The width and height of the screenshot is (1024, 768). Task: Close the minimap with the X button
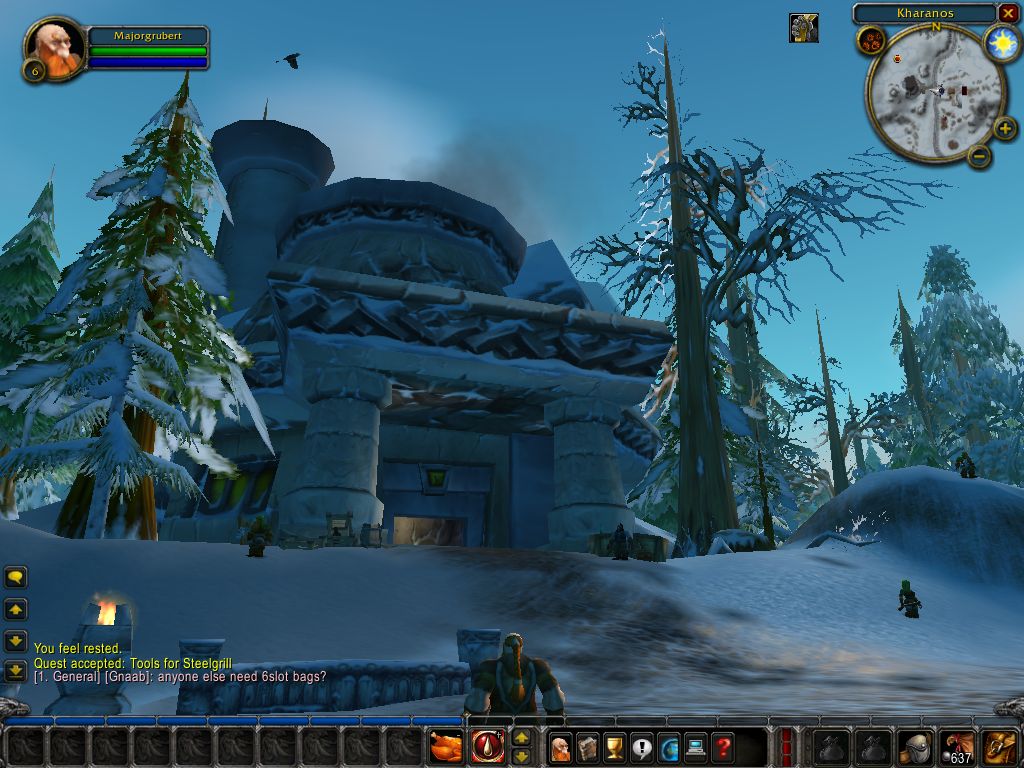click(1008, 13)
